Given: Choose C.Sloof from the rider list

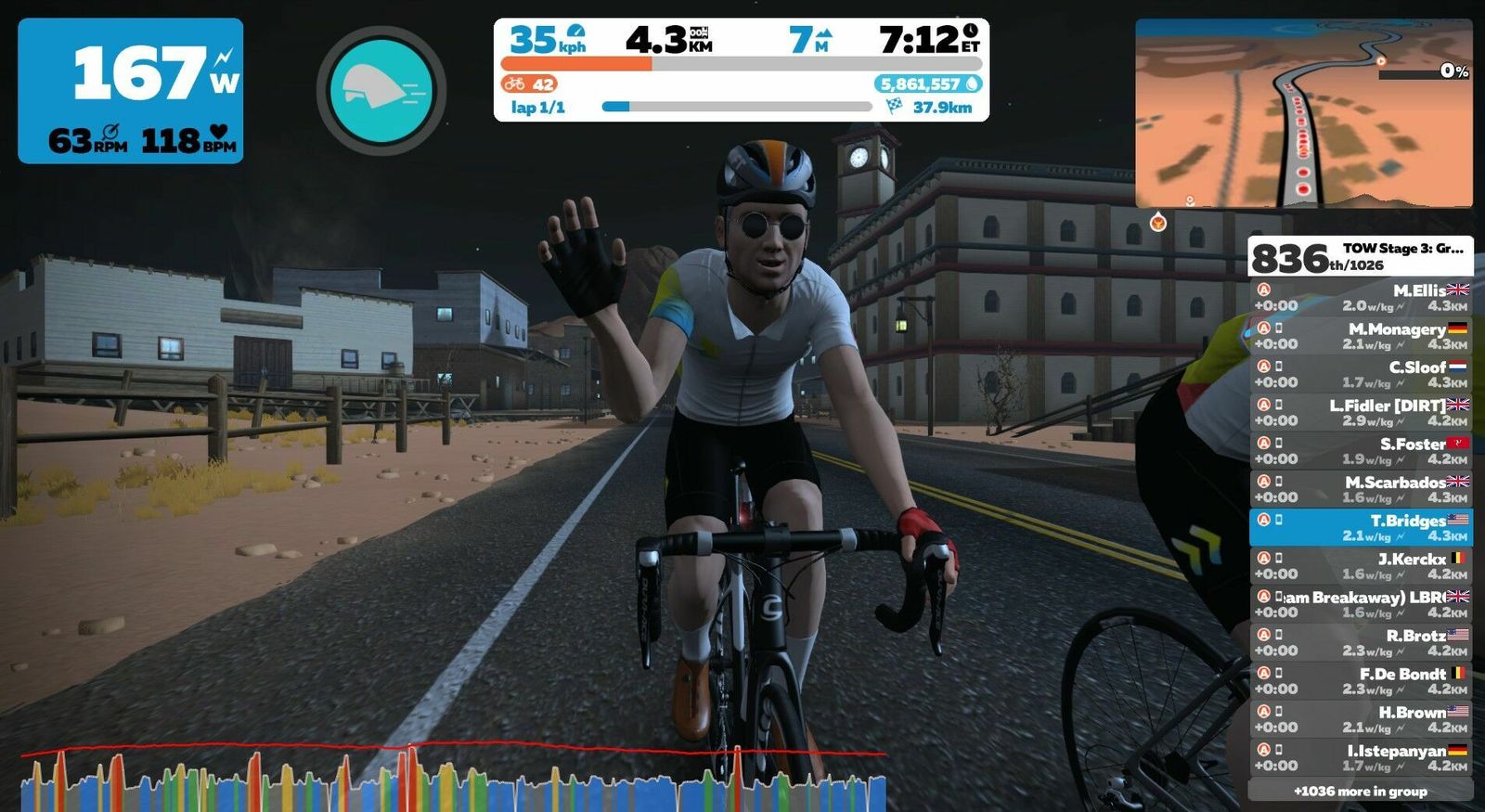Looking at the screenshot, I should tap(1361, 374).
